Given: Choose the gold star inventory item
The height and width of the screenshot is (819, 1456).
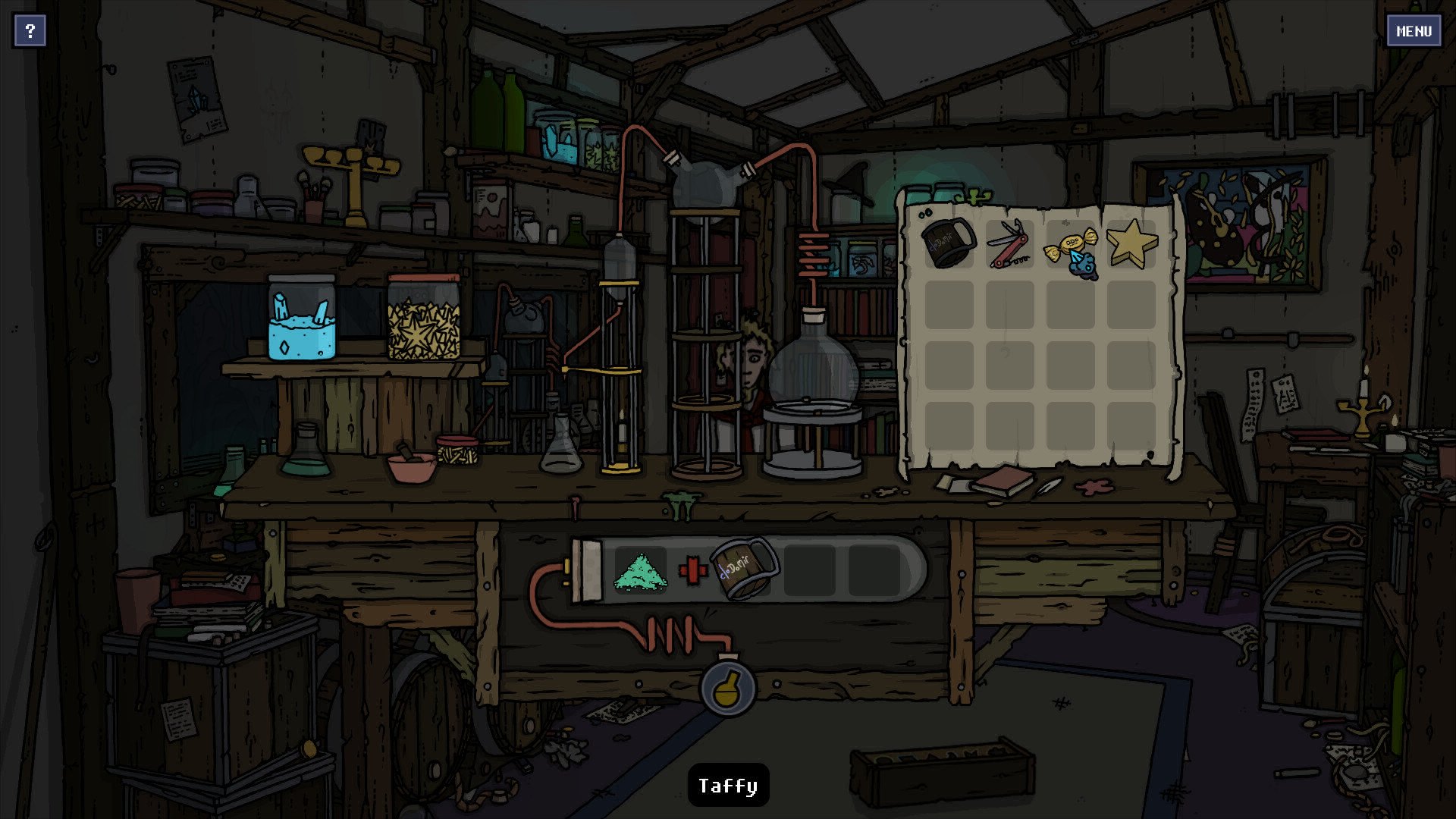Looking at the screenshot, I should [1131, 243].
